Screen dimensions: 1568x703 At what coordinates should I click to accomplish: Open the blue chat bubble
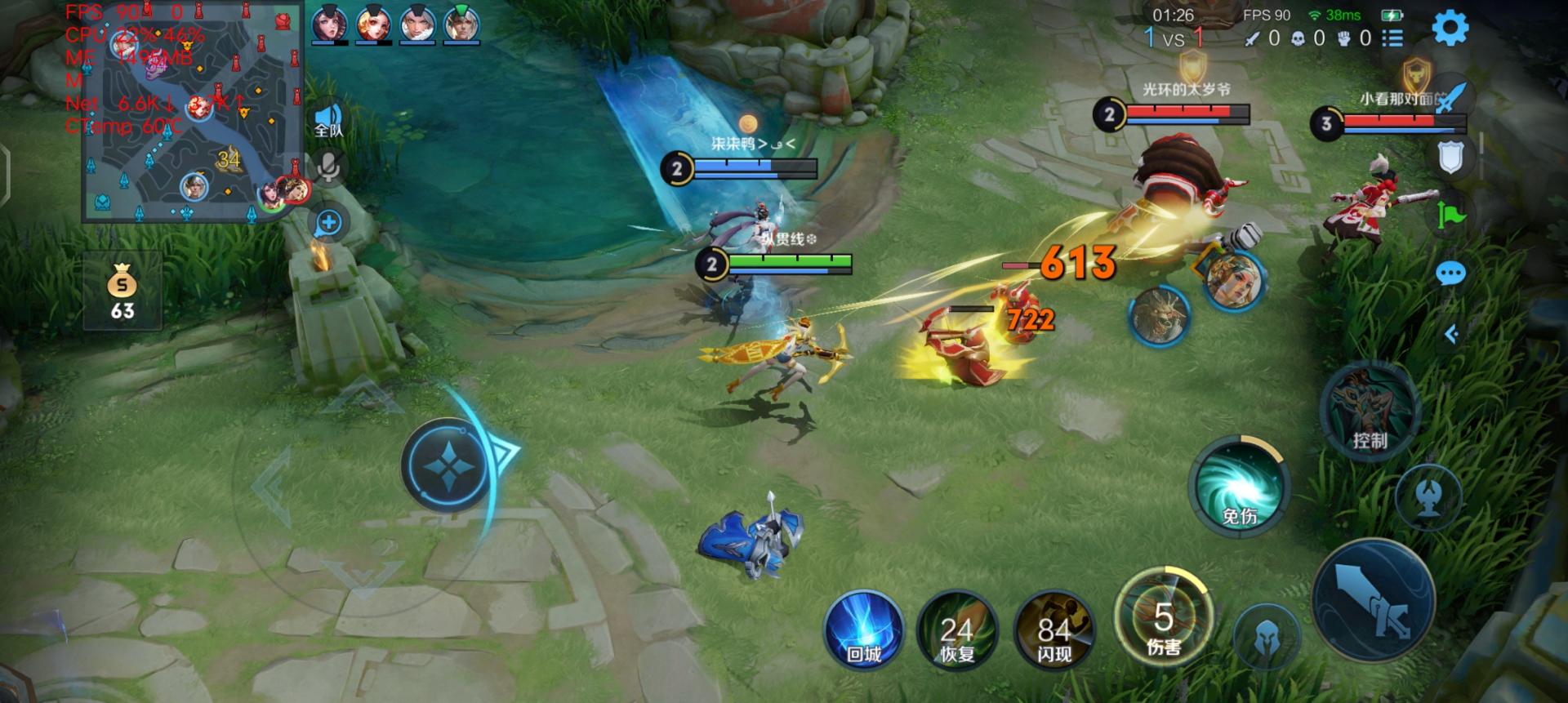(x=1450, y=274)
